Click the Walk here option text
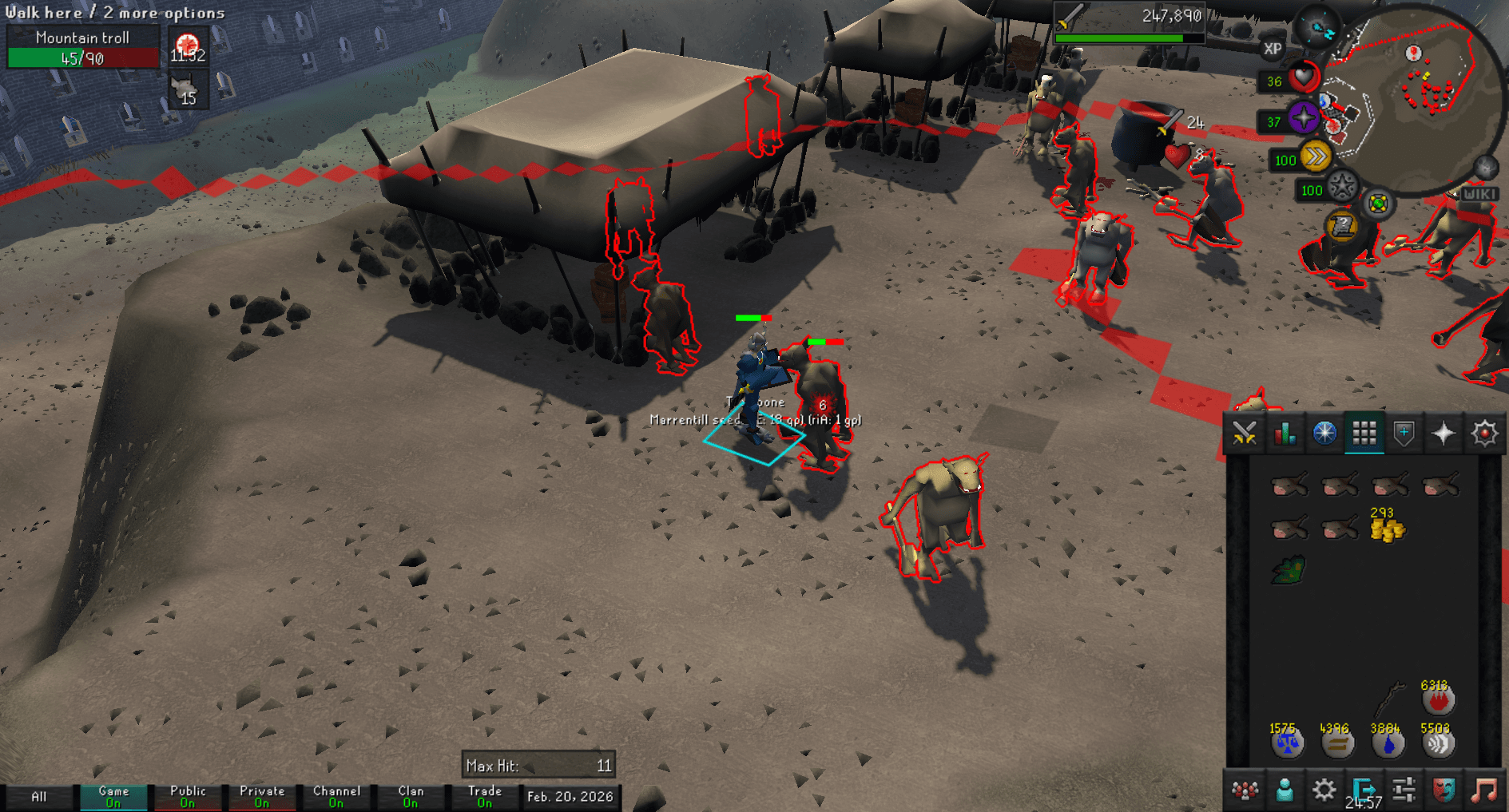The height and width of the screenshot is (812, 1509). click(x=48, y=13)
